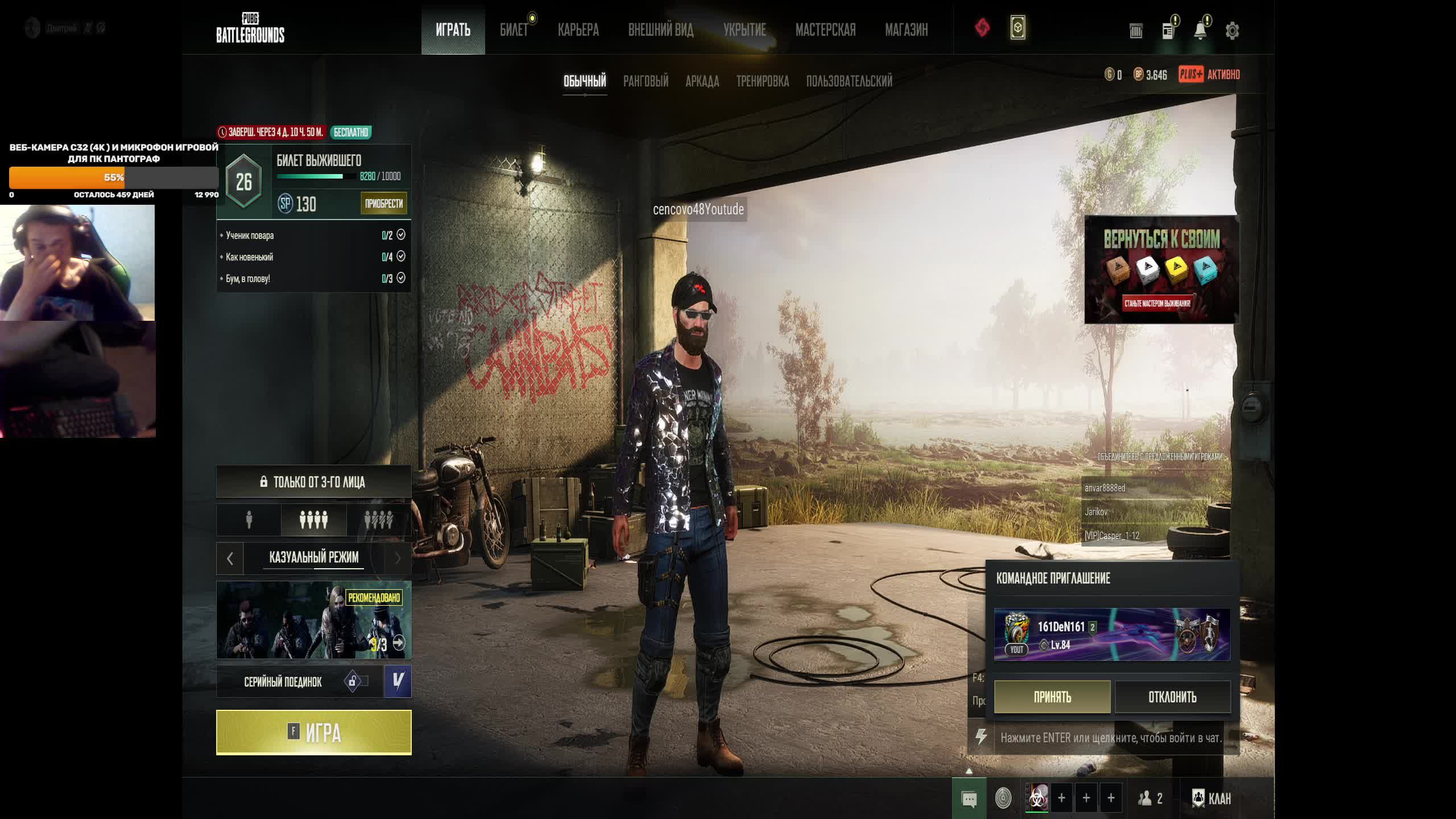Show the previous game mode with left arrow

(x=230, y=559)
